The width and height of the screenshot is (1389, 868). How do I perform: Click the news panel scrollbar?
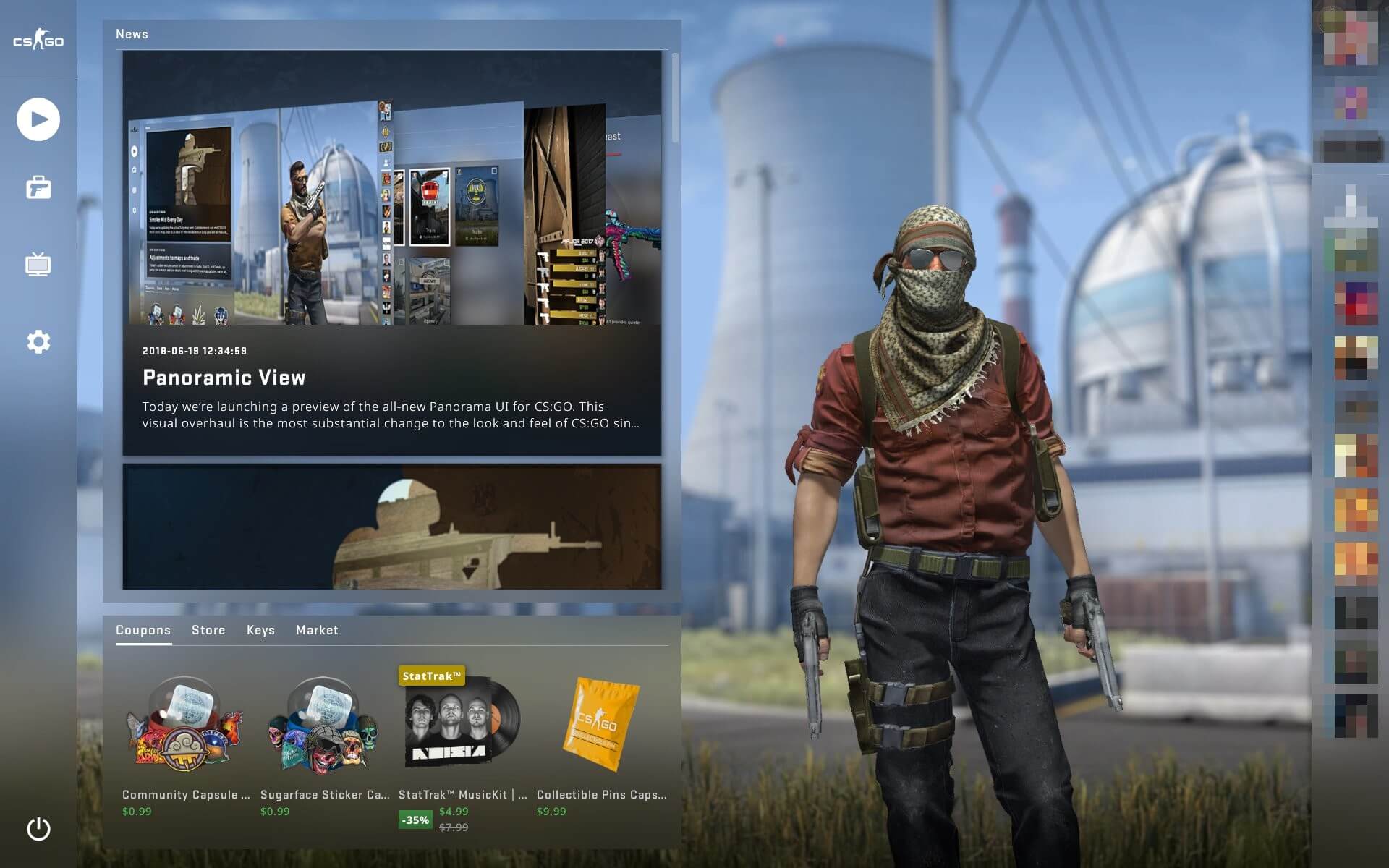(x=675, y=98)
